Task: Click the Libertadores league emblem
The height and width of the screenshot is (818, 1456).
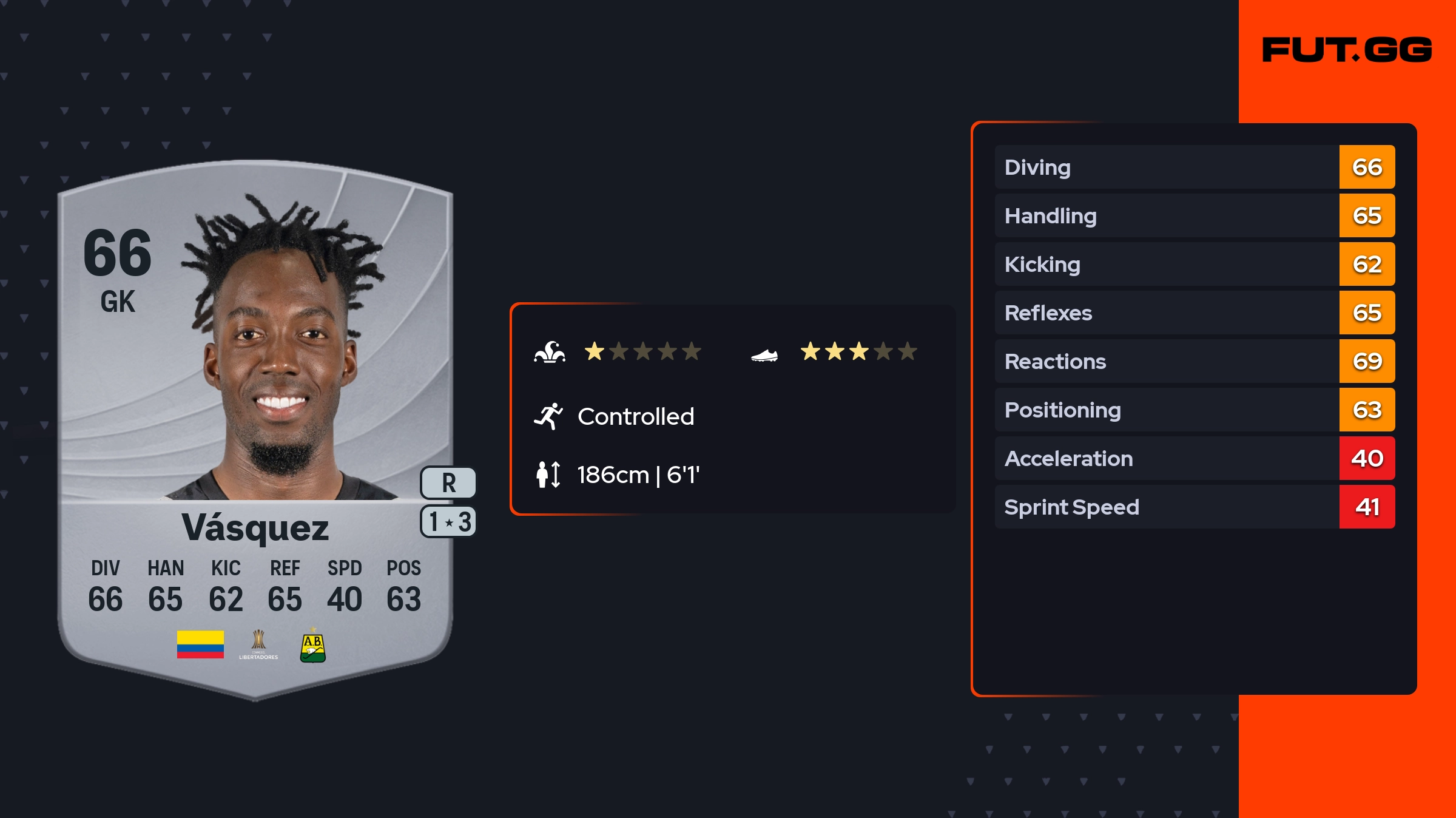Action: 258,645
